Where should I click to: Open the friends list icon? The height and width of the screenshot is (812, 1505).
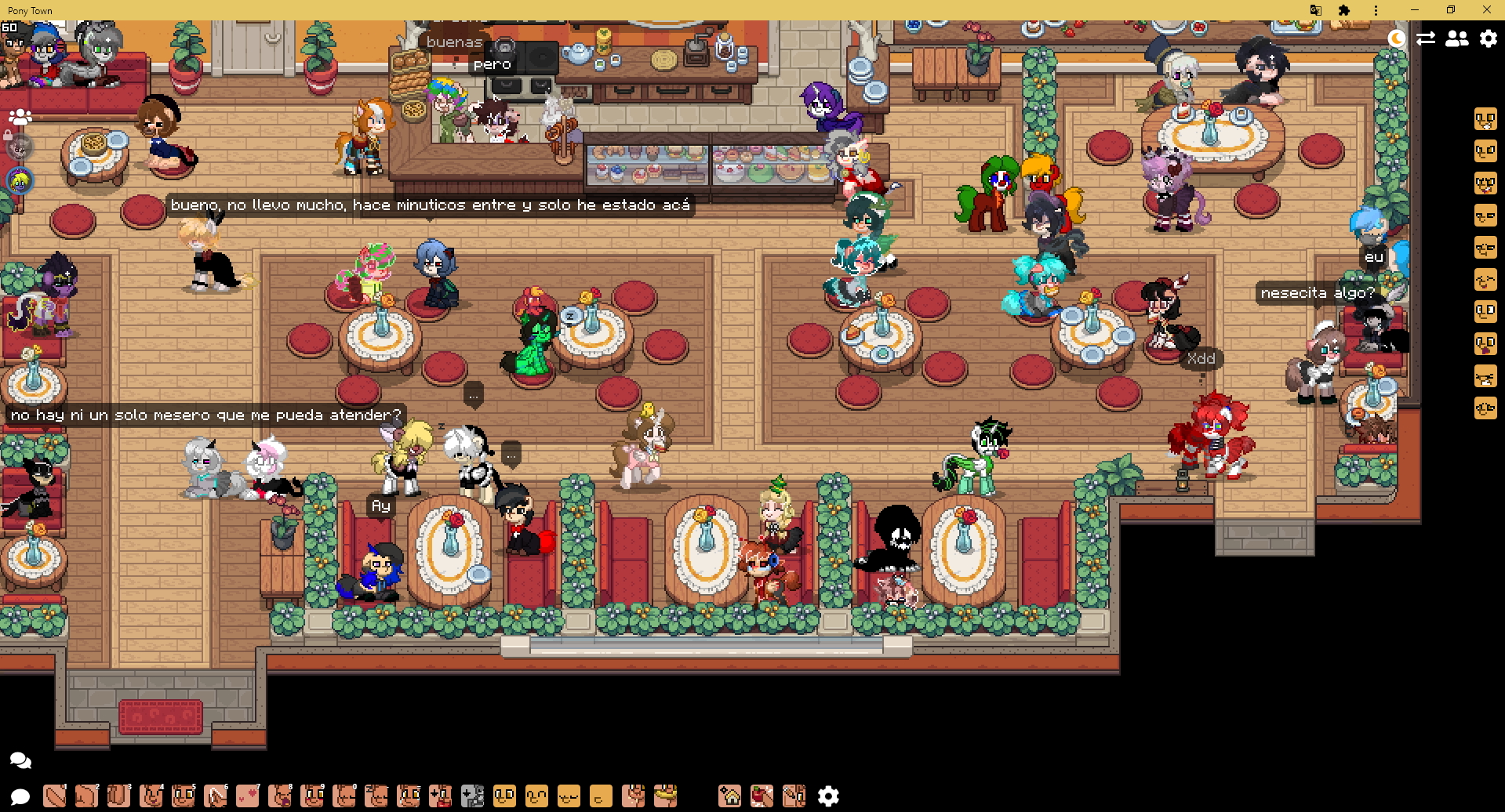1457,38
